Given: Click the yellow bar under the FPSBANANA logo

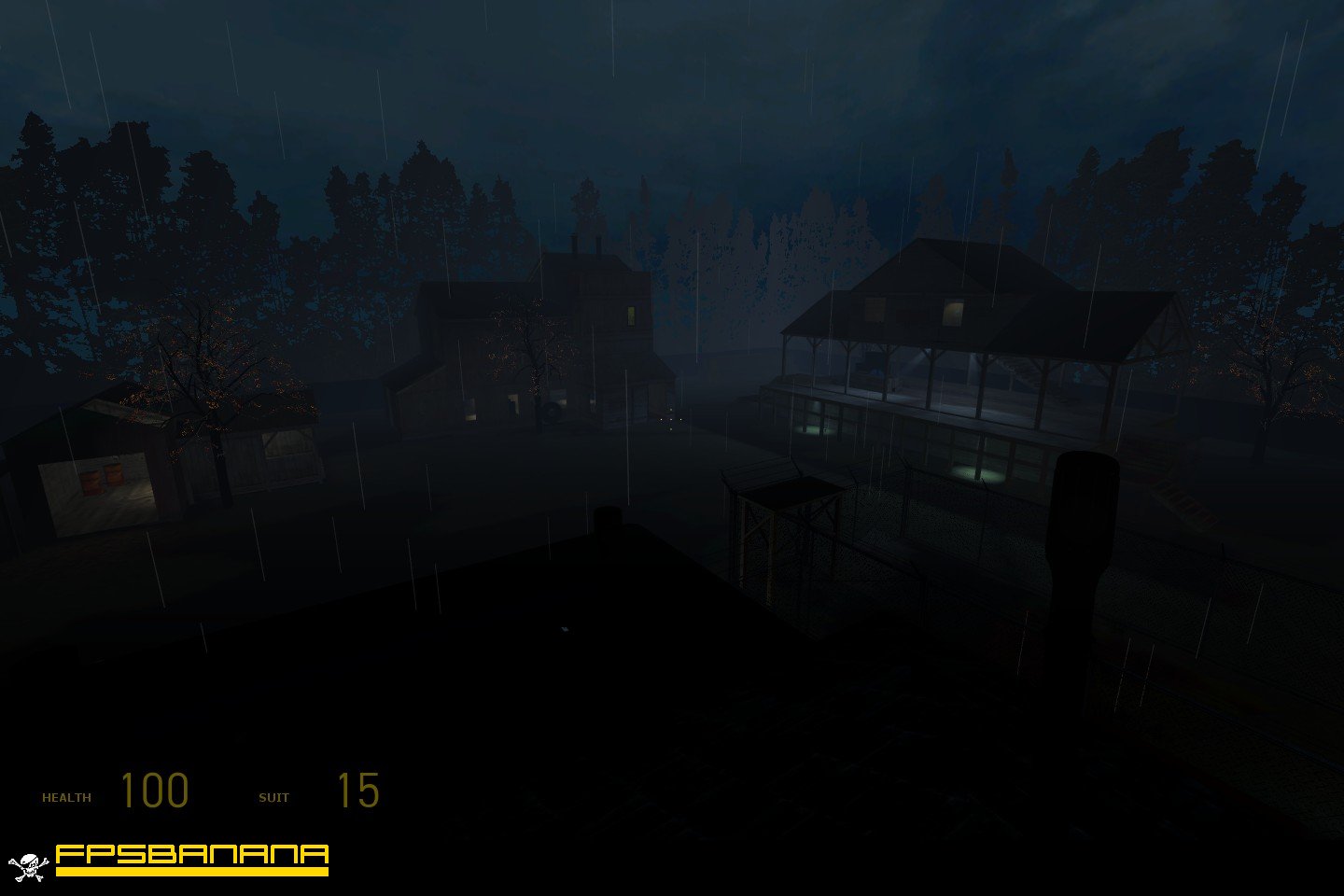Looking at the screenshot, I should click(191, 869).
